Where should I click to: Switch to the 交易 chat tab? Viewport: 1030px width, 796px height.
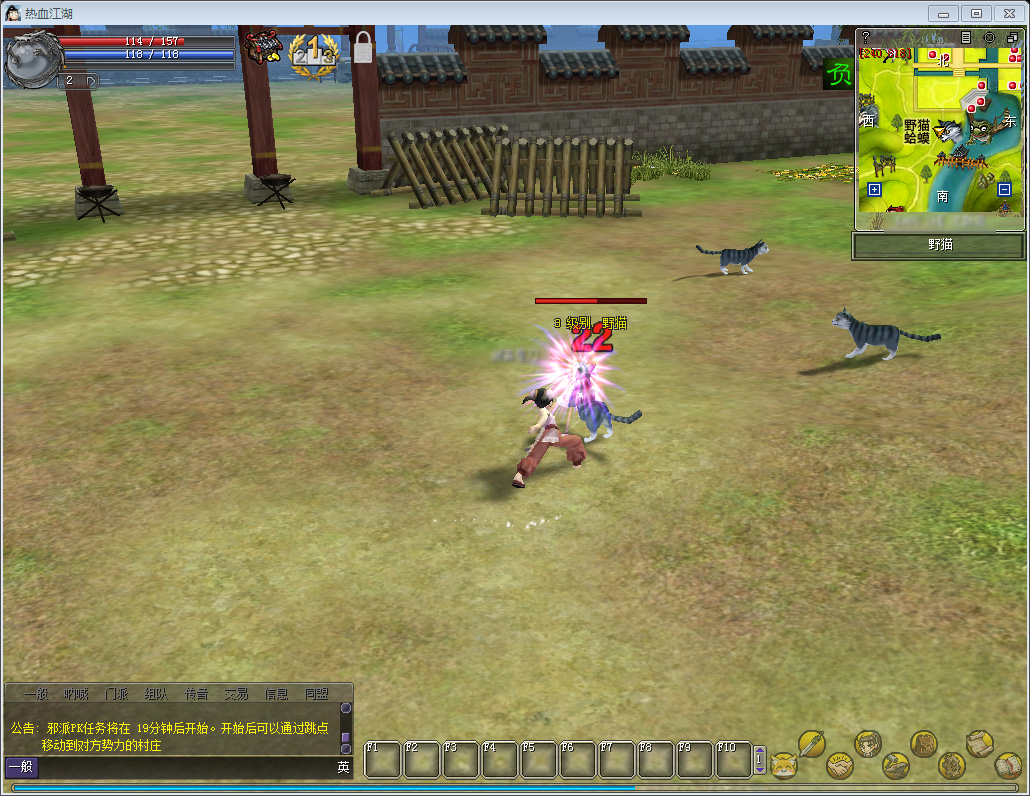coord(236,694)
